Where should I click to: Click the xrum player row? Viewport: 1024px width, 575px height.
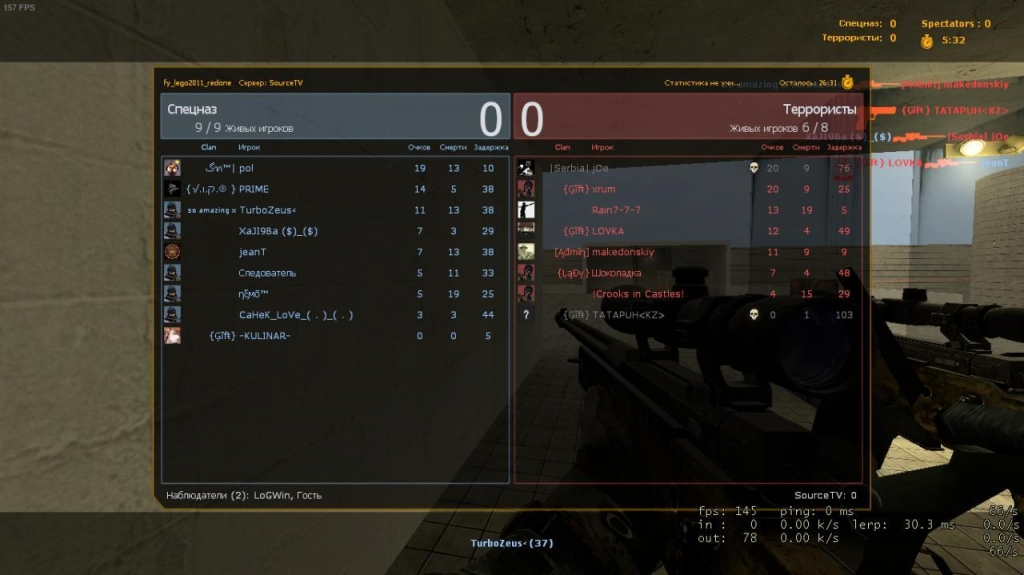coord(604,189)
